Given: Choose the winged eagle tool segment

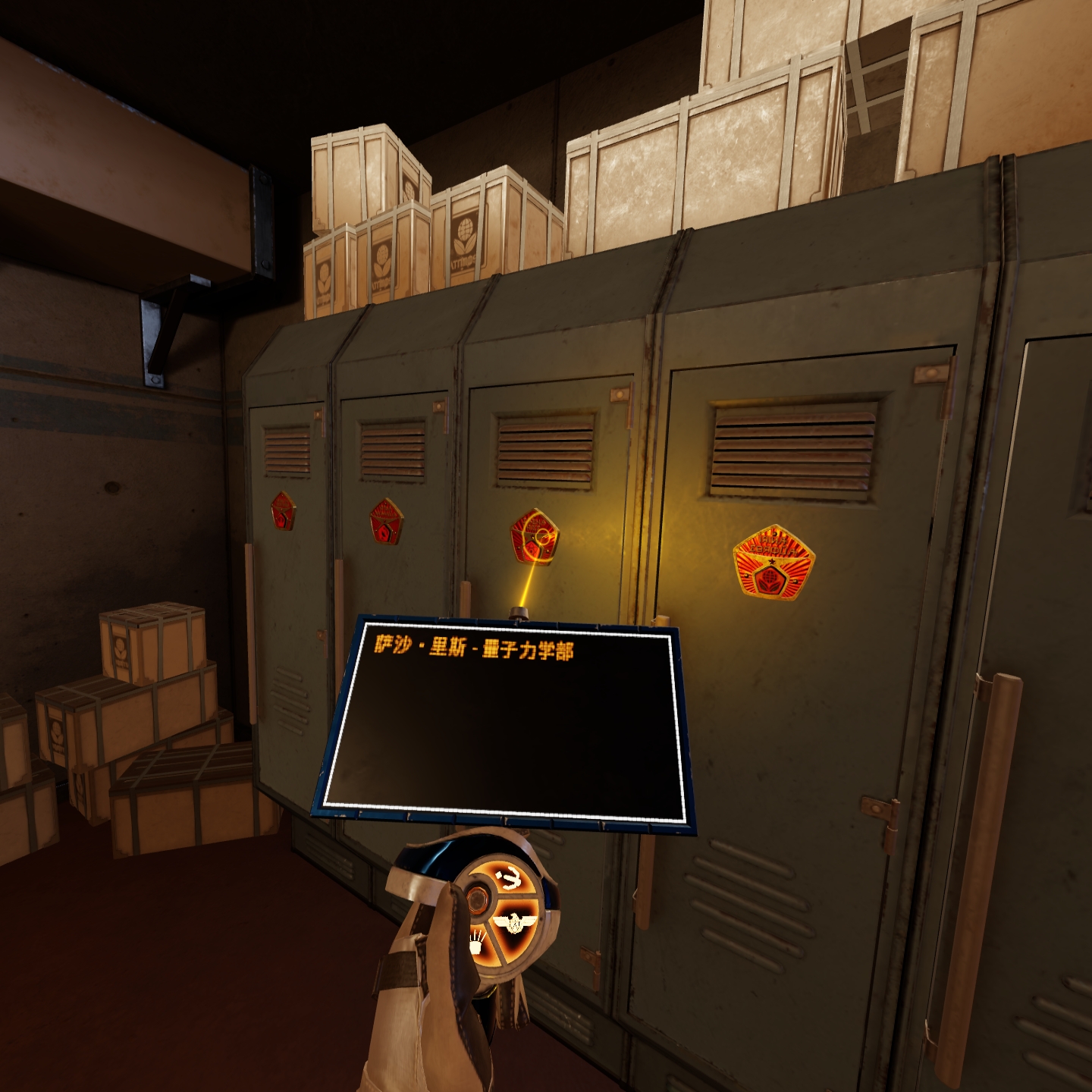Looking at the screenshot, I should click(x=516, y=924).
